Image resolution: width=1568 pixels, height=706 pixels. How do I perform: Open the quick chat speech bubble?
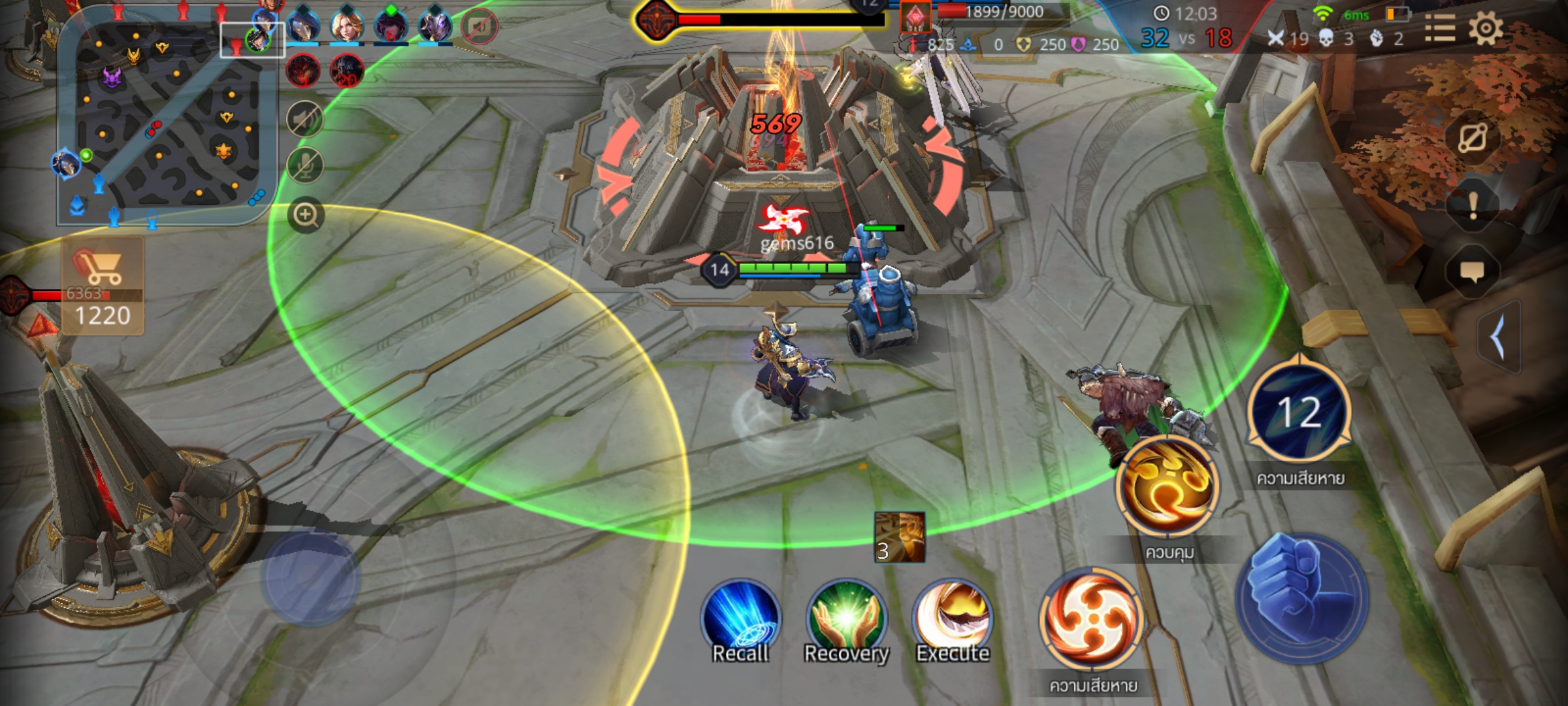click(1472, 271)
